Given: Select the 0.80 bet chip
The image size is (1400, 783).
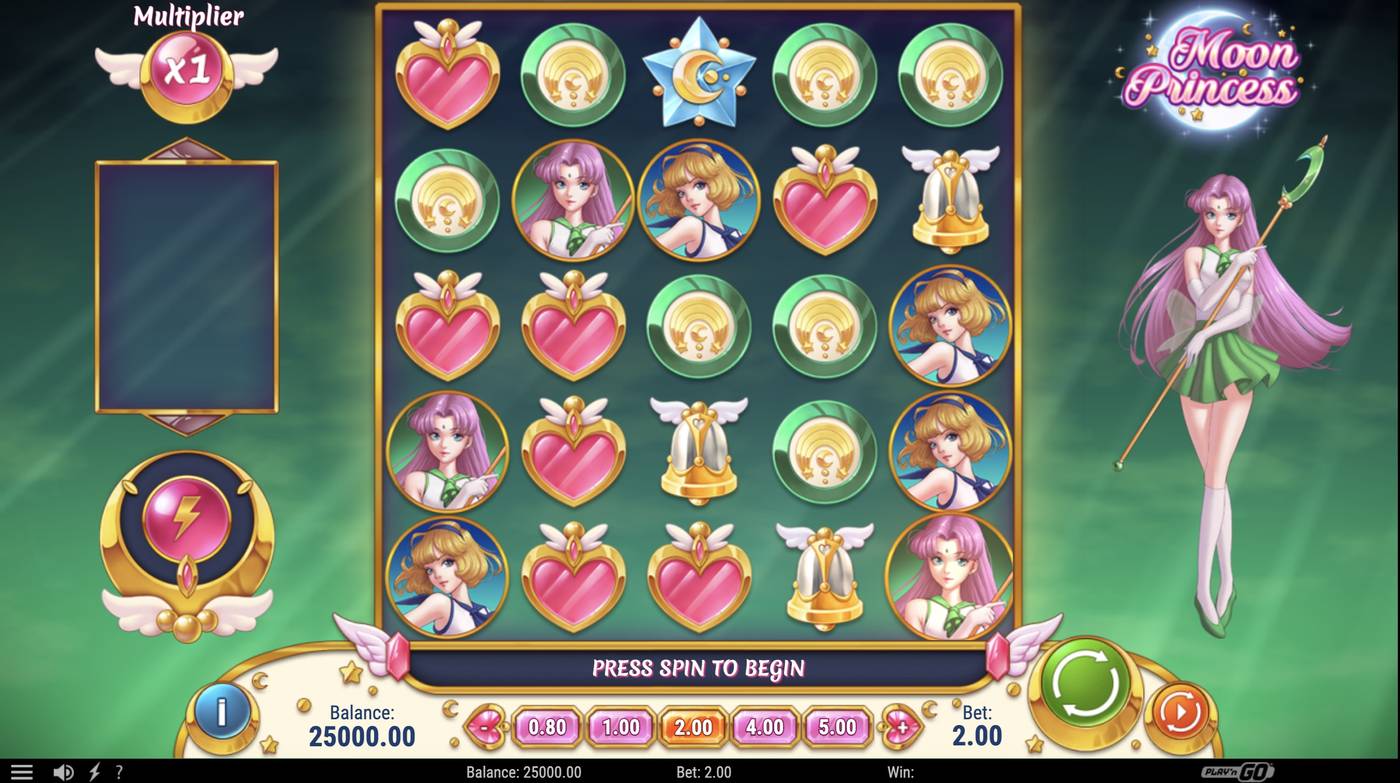Looking at the screenshot, I should tap(546, 727).
